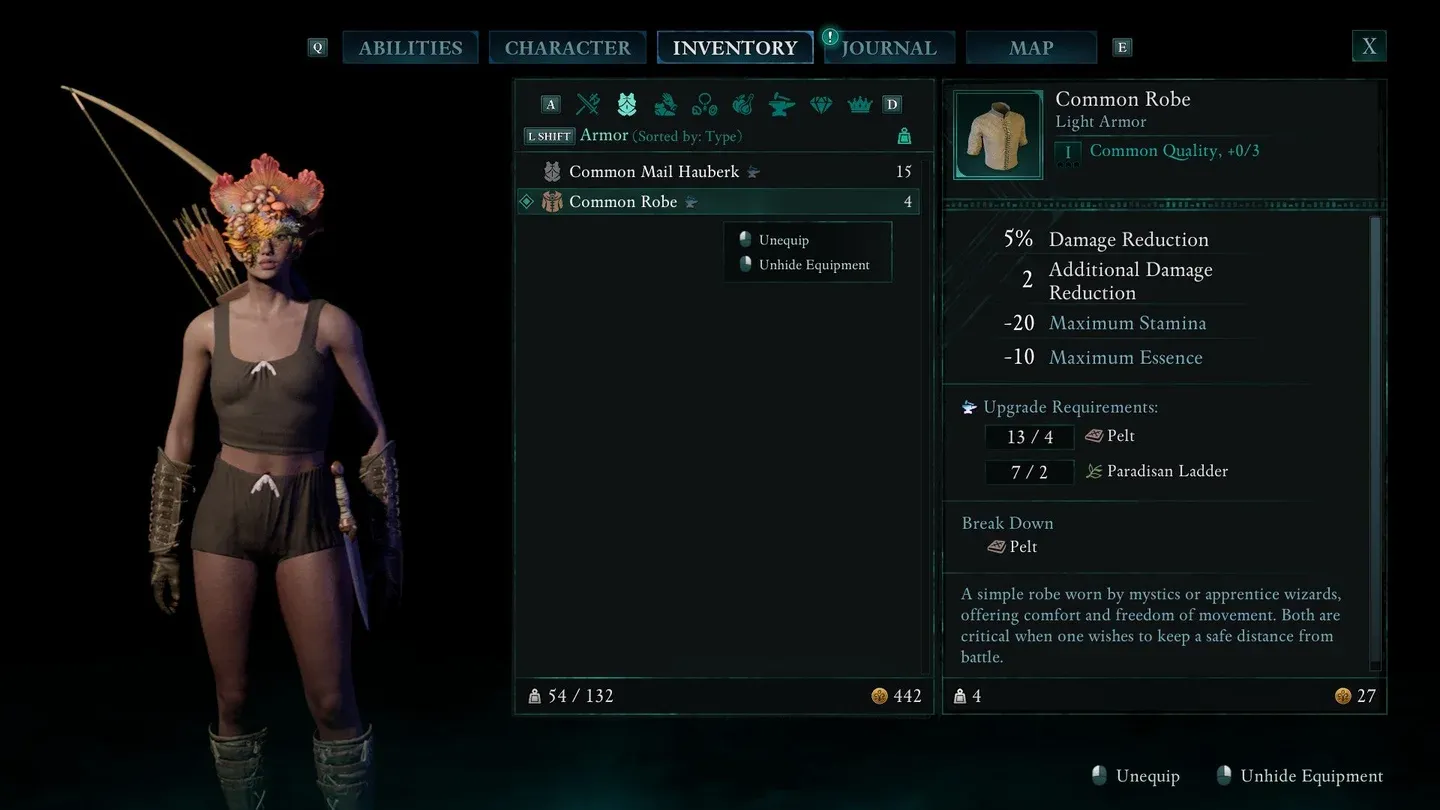Go to the Journal tab
The height and width of the screenshot is (810, 1440).
[889, 48]
